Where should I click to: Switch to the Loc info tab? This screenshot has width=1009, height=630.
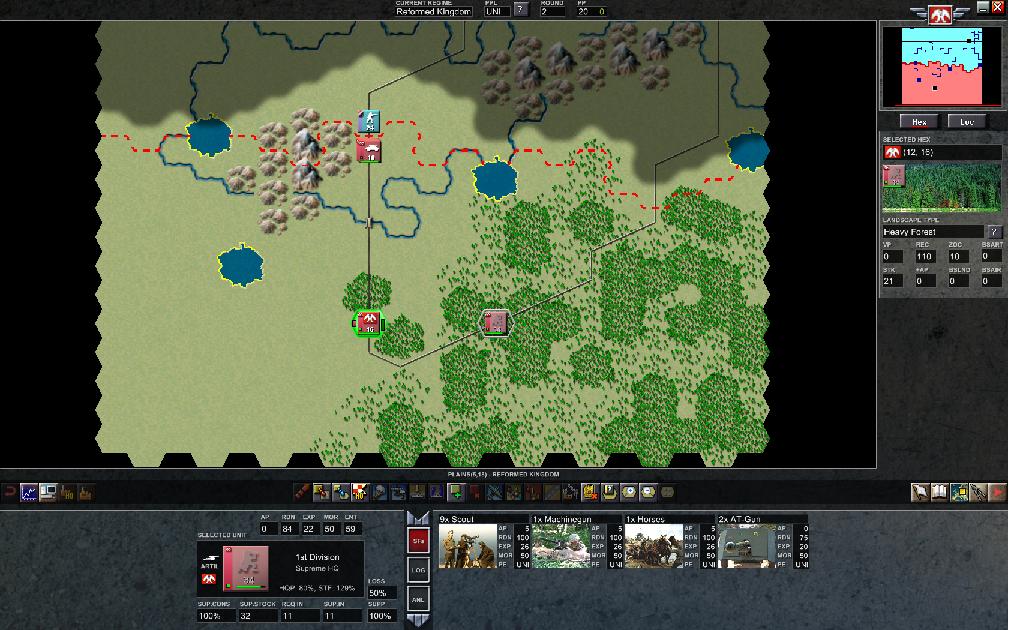pos(967,122)
